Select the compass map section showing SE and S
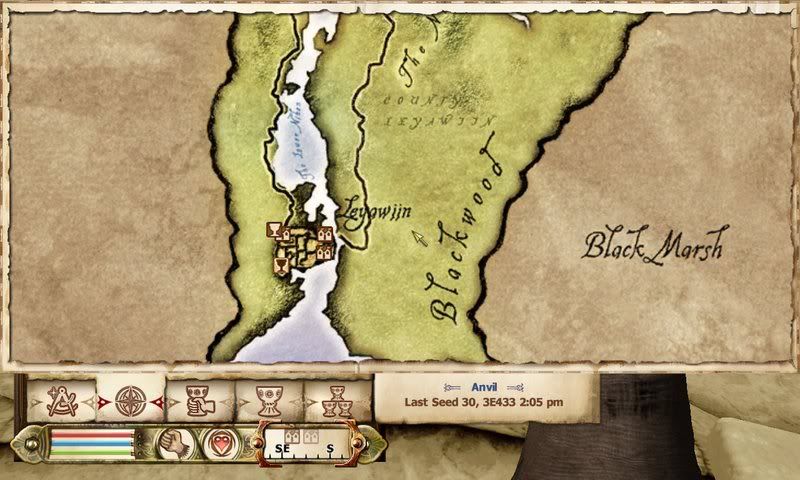The width and height of the screenshot is (800, 480). (308, 442)
